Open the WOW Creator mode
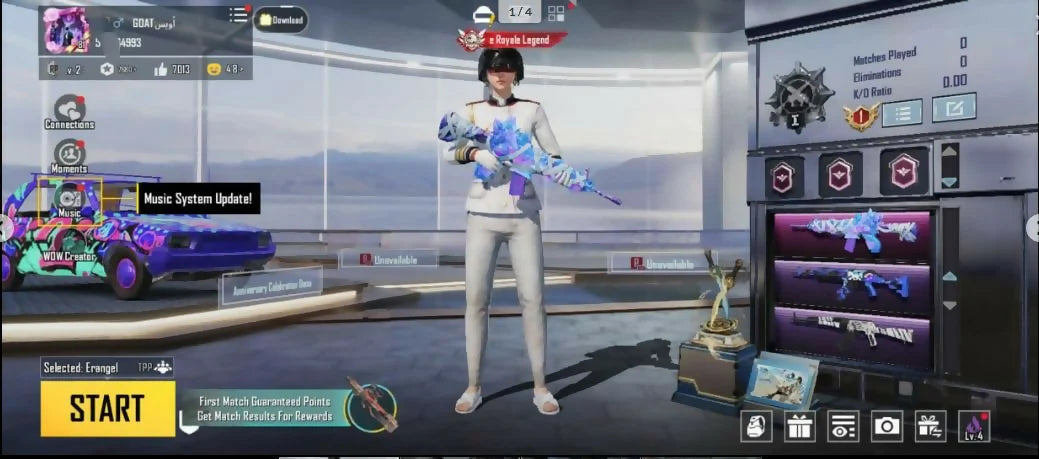The height and width of the screenshot is (459, 1039). pos(70,245)
